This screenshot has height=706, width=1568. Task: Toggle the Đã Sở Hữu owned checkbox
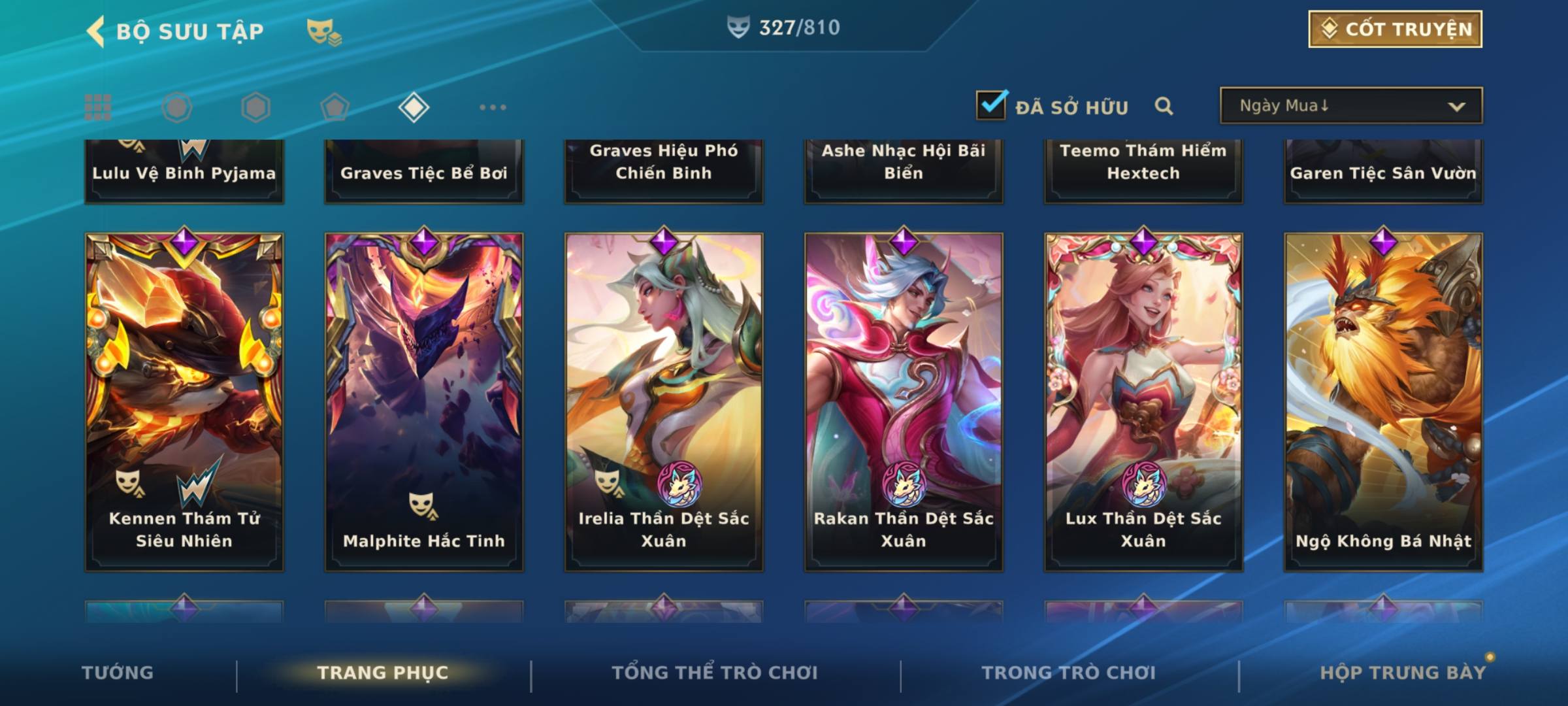pyautogui.click(x=991, y=105)
